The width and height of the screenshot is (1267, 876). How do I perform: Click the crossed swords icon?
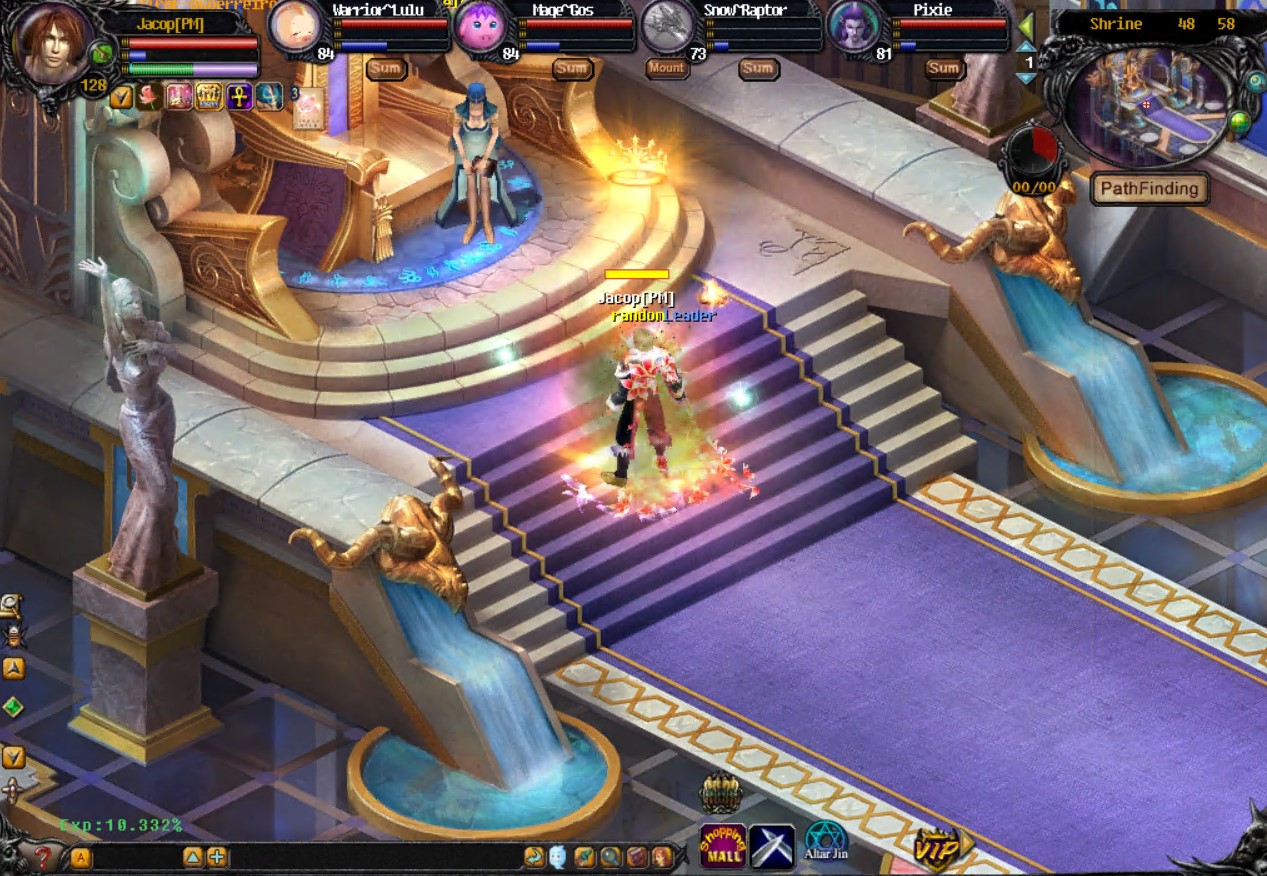[772, 846]
